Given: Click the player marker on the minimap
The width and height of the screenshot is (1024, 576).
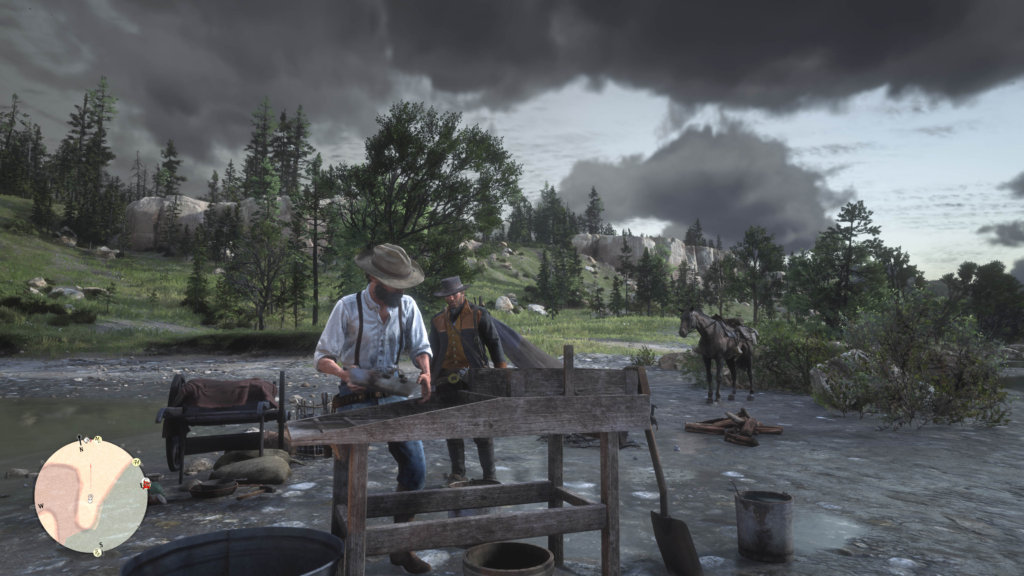Looking at the screenshot, I should (90, 497).
